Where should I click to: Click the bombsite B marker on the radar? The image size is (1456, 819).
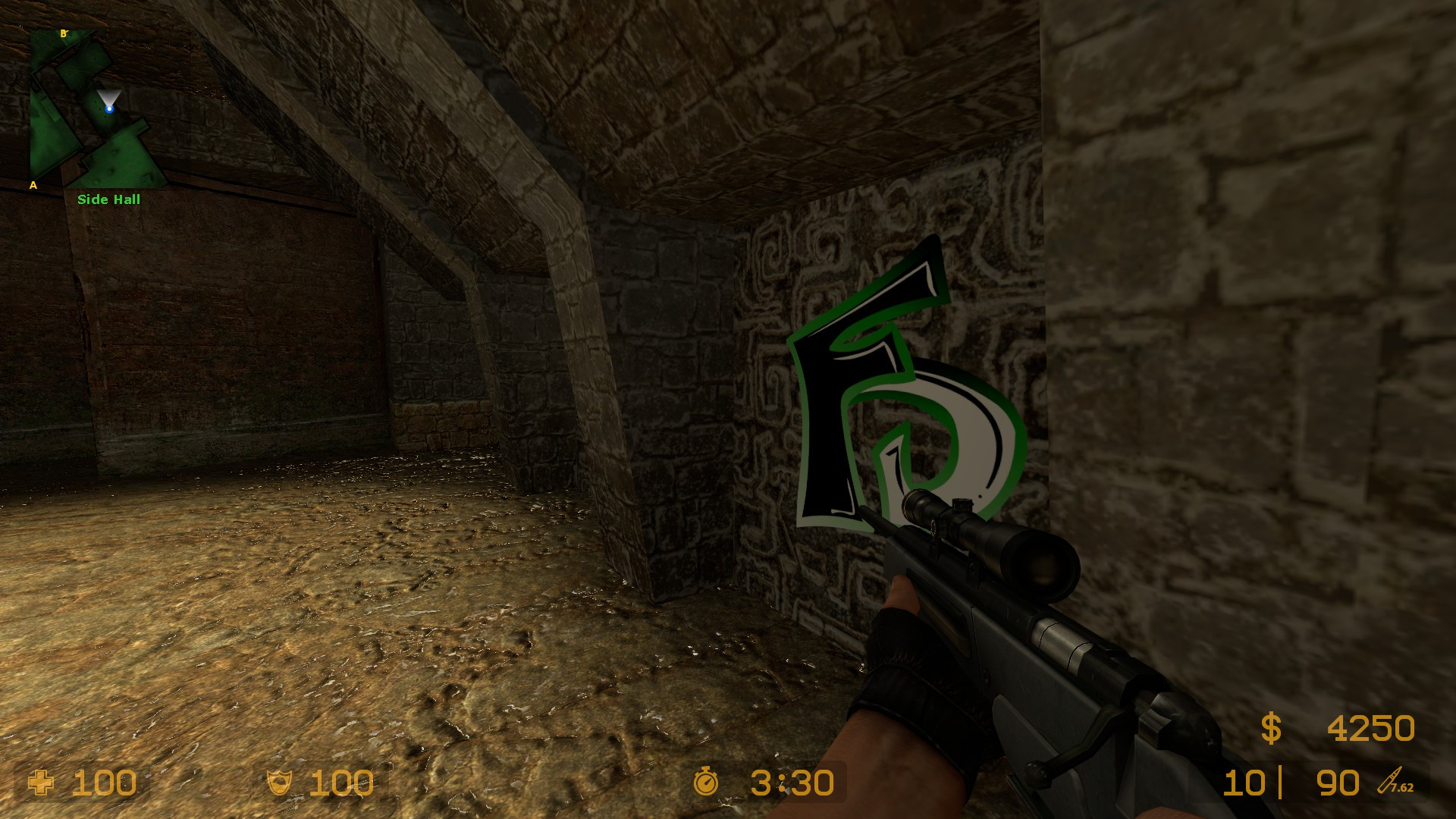click(63, 34)
